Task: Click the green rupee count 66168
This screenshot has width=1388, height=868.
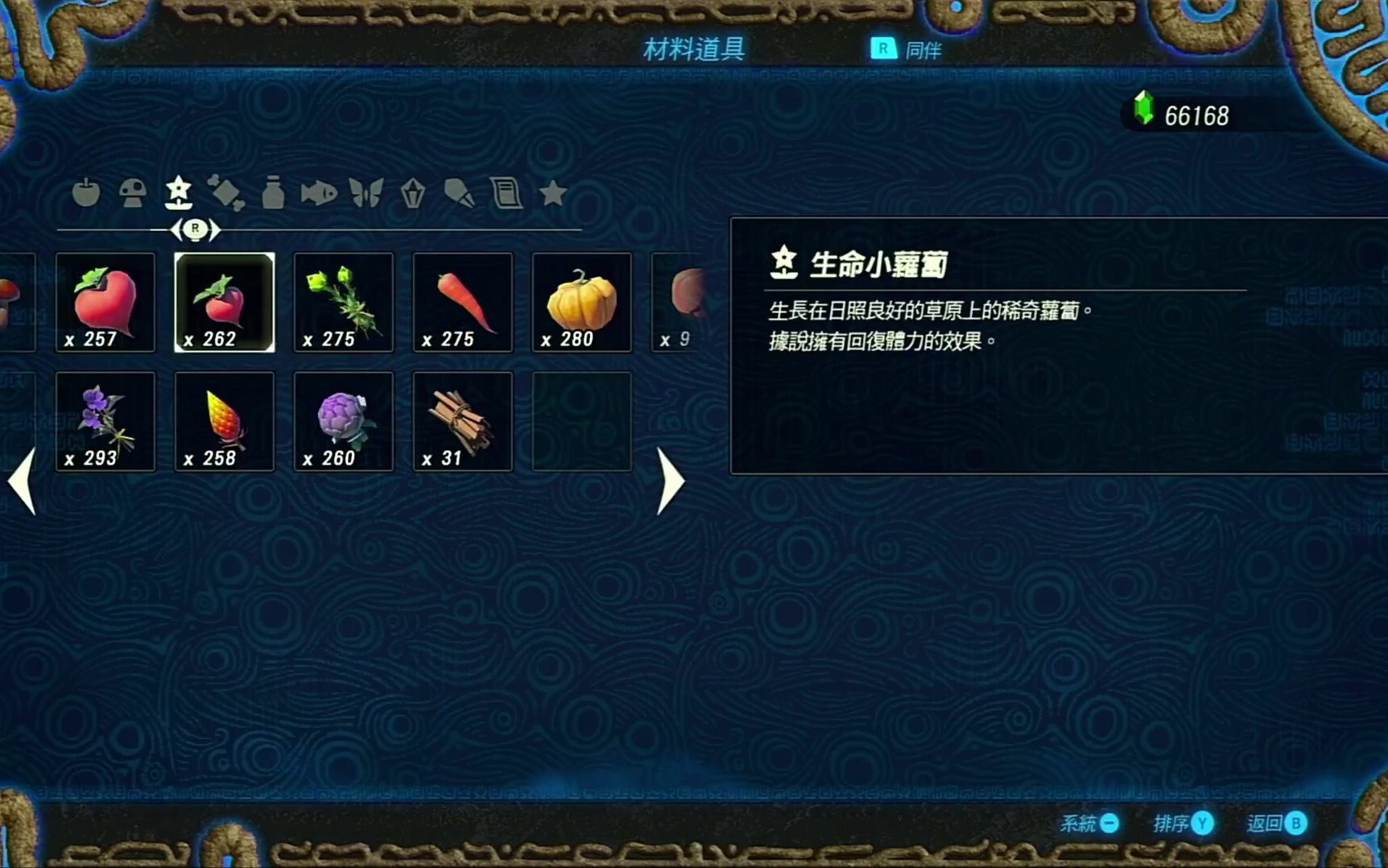Action: [x=1194, y=114]
